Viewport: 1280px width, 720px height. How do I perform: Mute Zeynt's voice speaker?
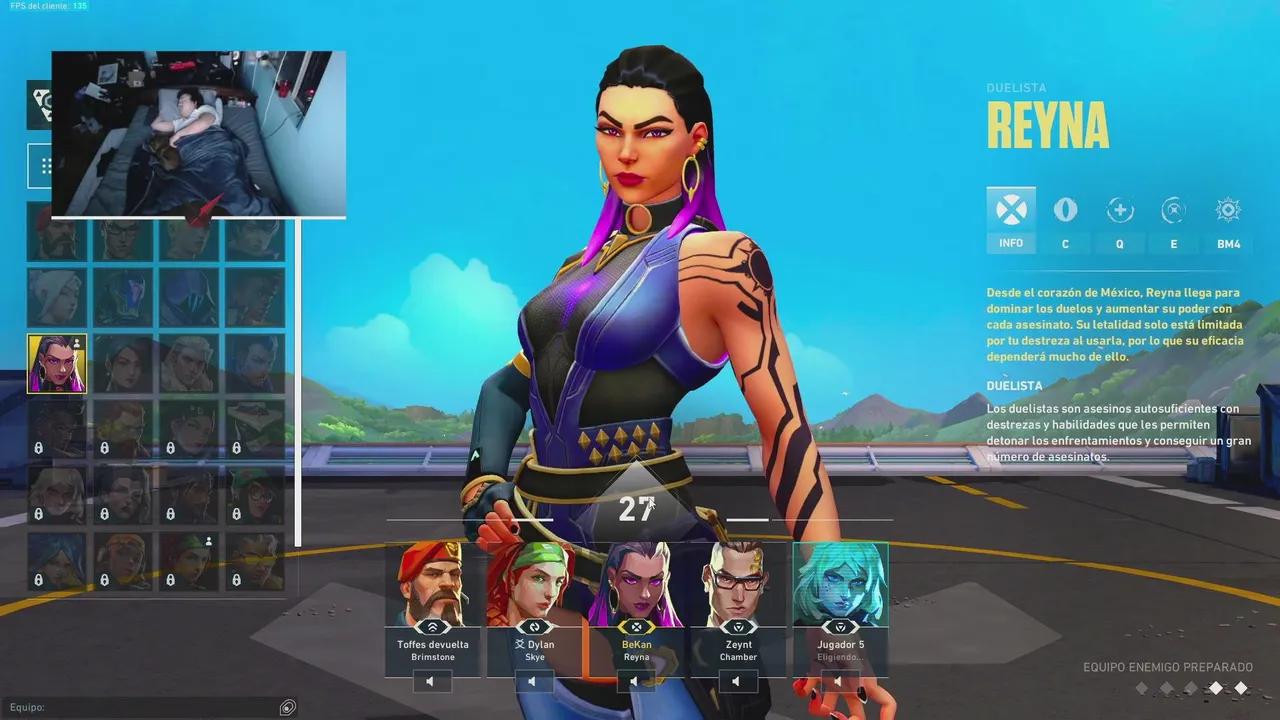click(737, 681)
